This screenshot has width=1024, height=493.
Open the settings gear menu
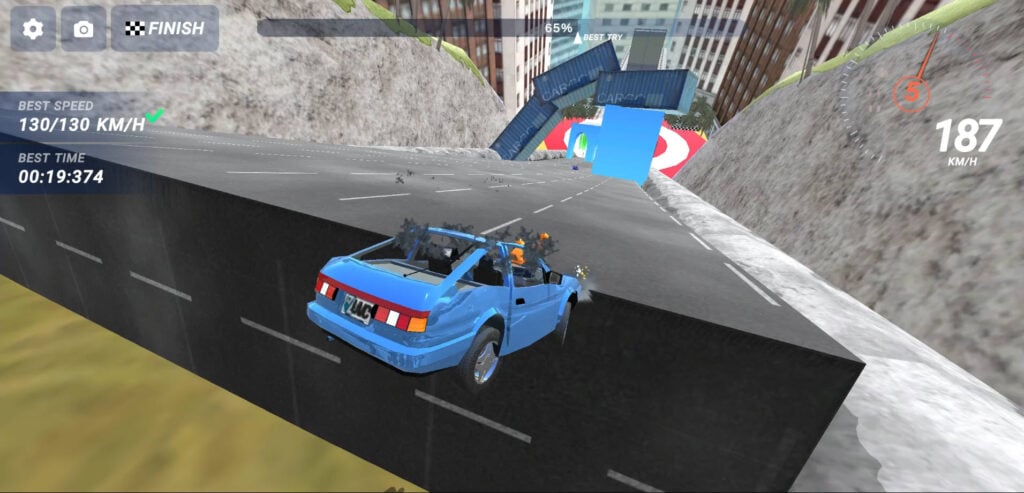tap(33, 29)
